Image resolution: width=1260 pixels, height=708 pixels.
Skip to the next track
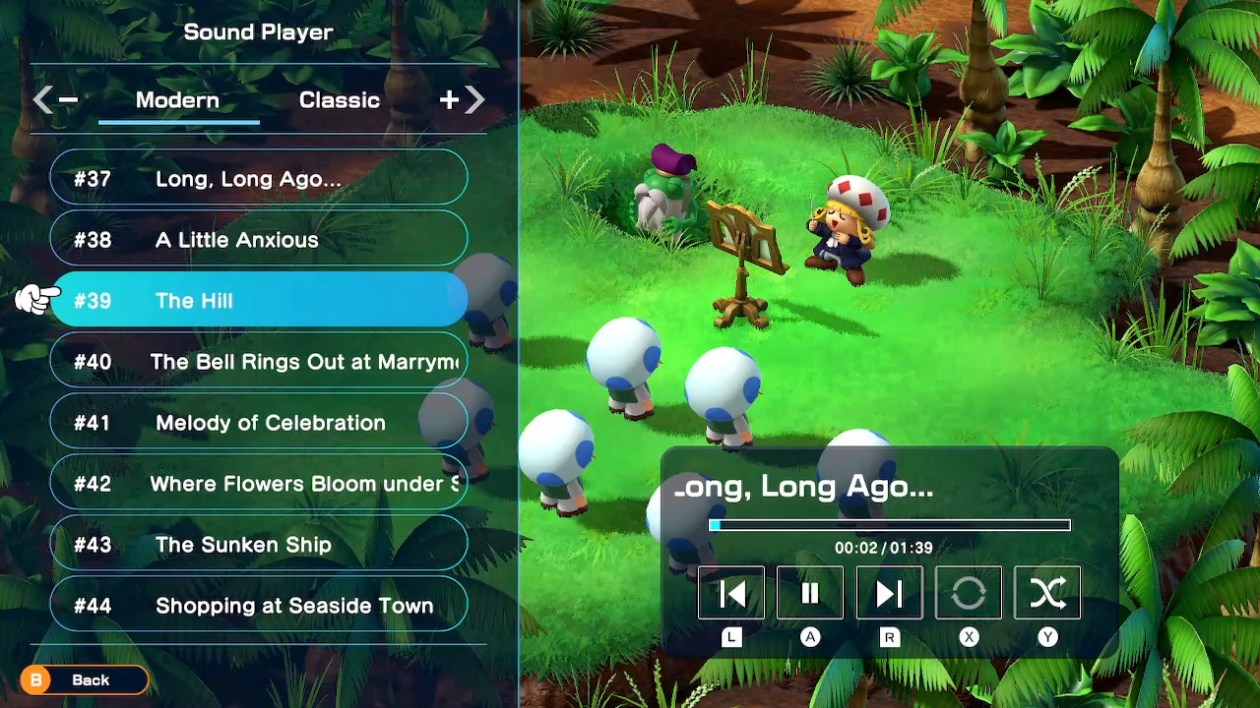point(889,593)
